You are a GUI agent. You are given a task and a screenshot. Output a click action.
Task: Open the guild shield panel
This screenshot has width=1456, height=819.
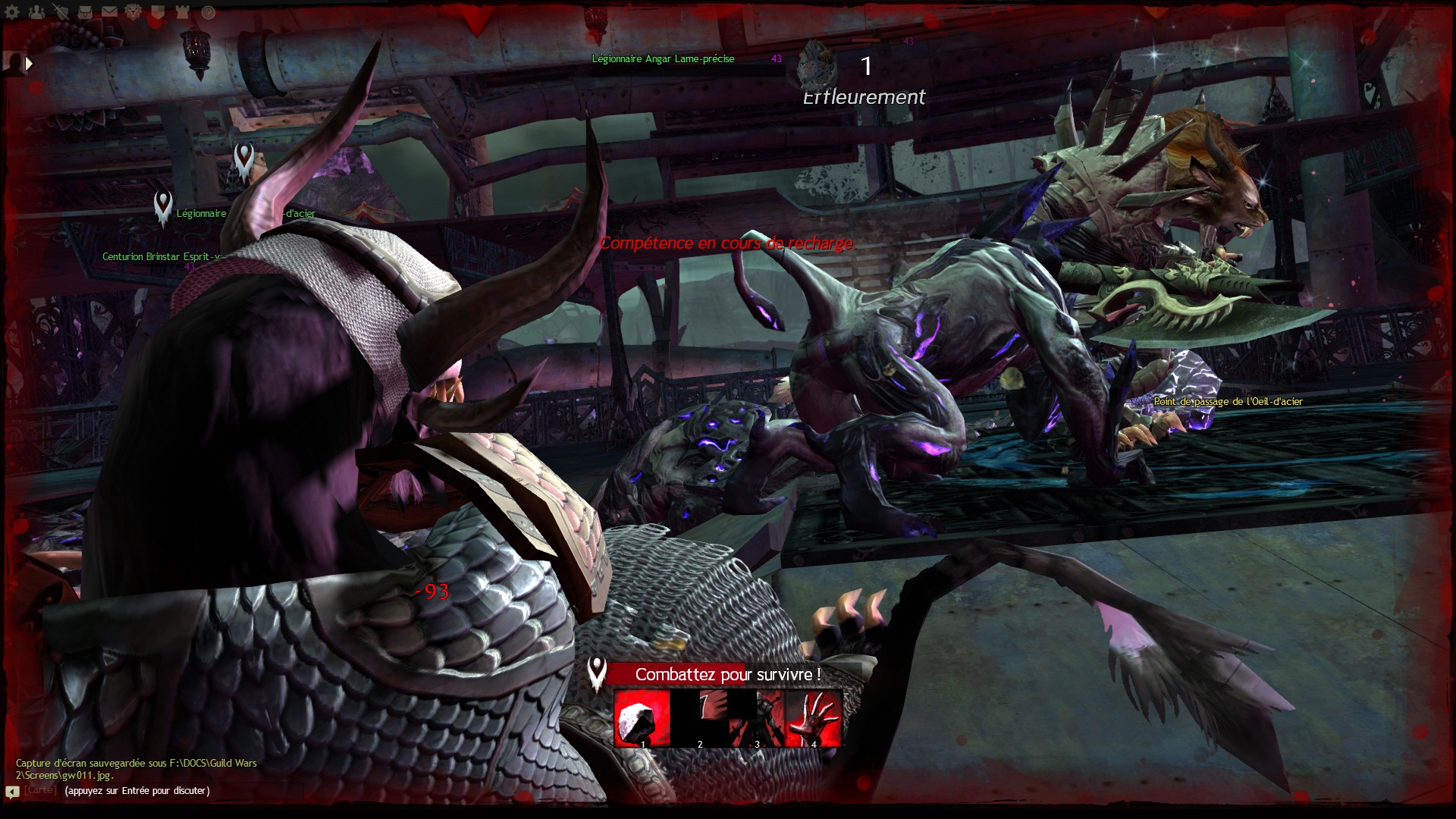pyautogui.click(x=158, y=12)
